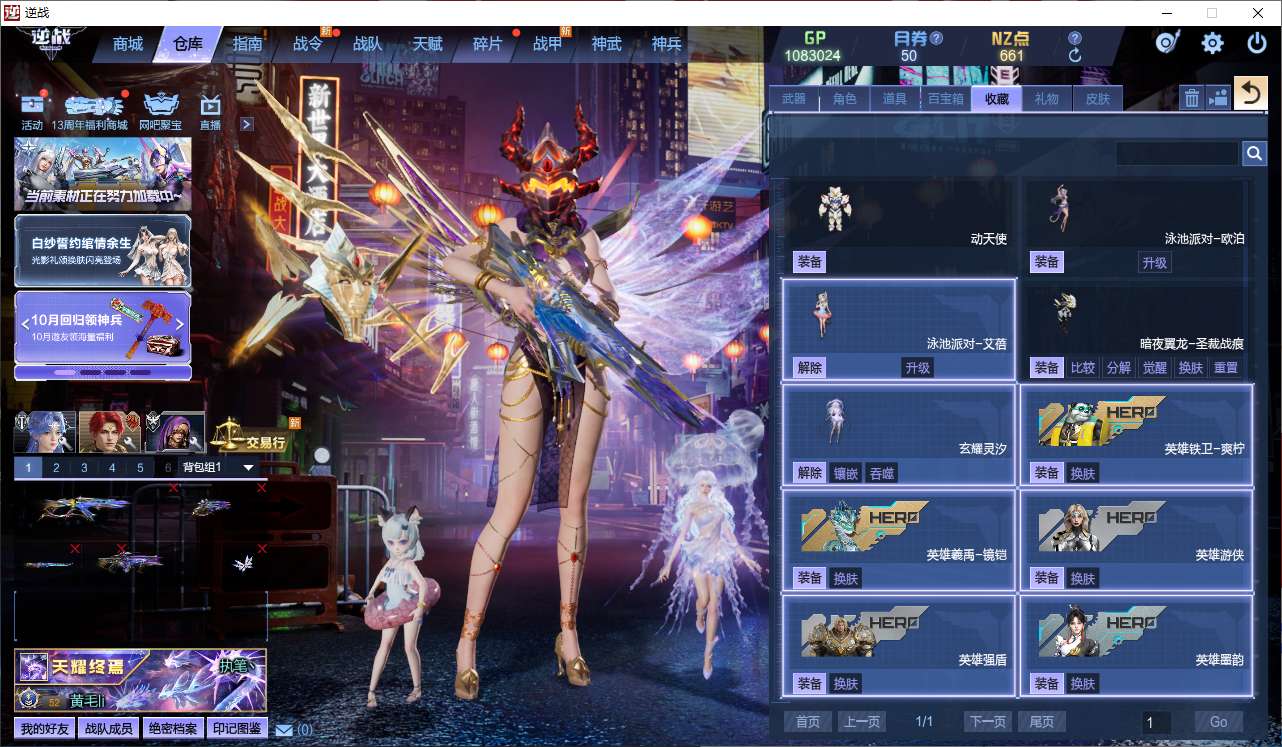The width and height of the screenshot is (1282, 747).
Task: Equip the 动天使 item
Action: 809,262
